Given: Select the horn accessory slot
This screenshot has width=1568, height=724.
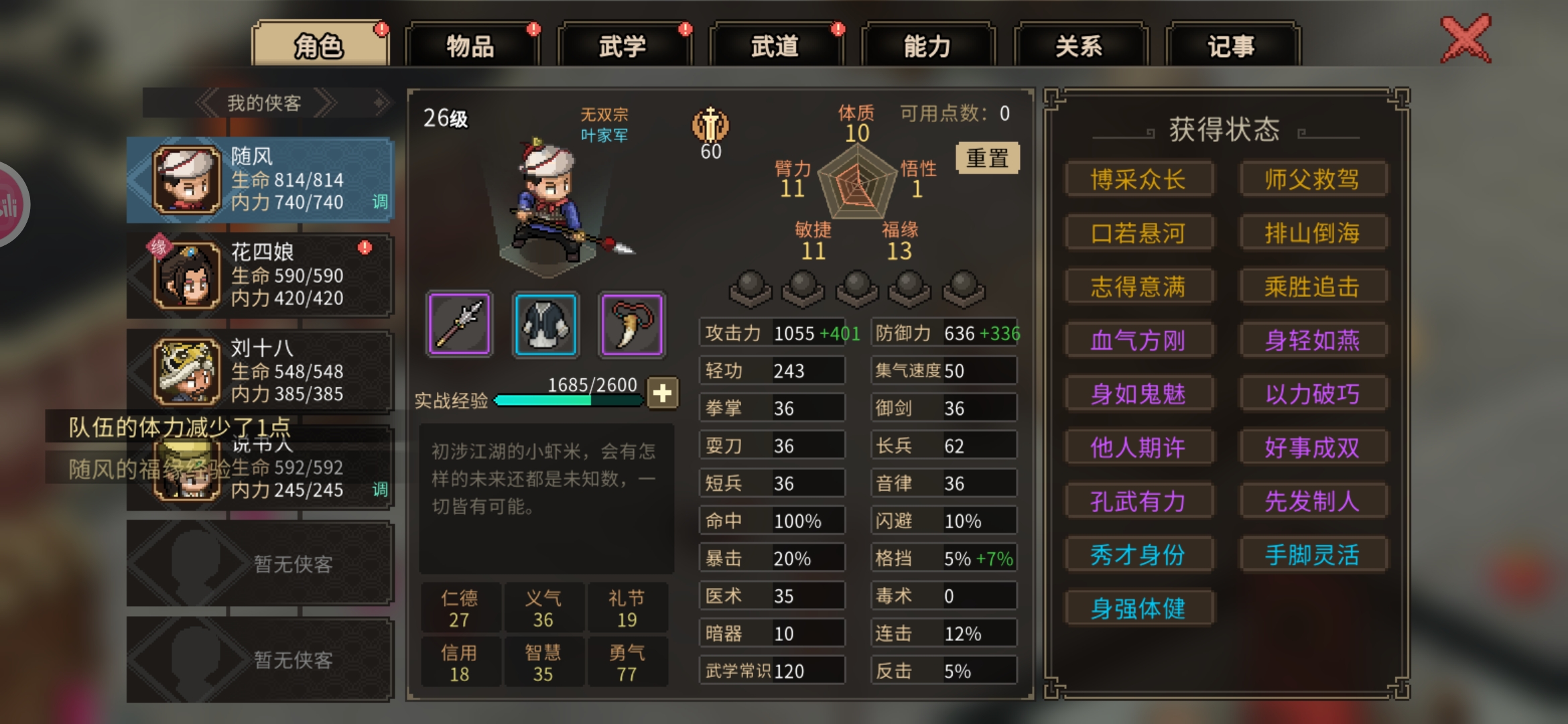Looking at the screenshot, I should (x=632, y=324).
